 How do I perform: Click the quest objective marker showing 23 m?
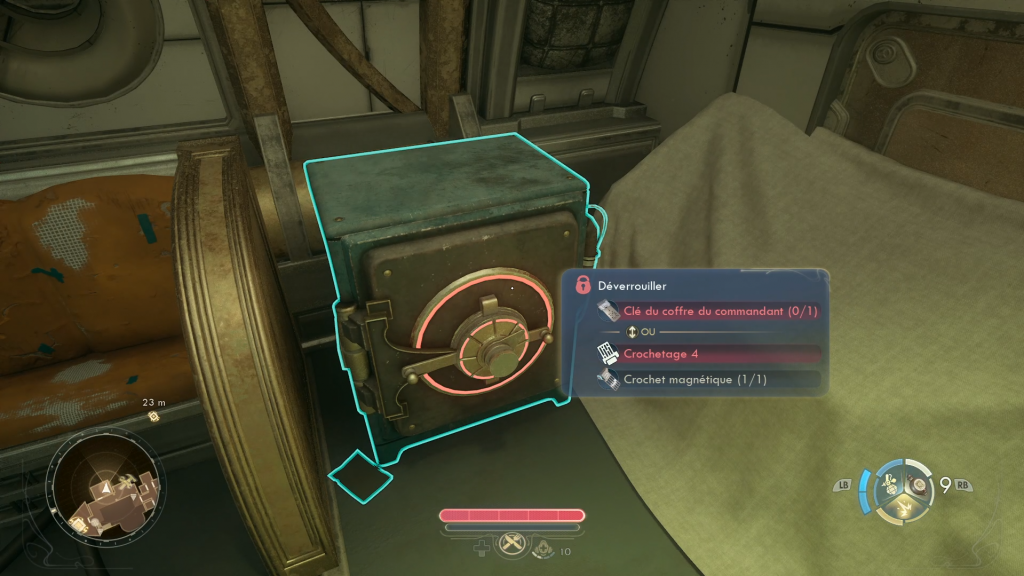point(154,416)
